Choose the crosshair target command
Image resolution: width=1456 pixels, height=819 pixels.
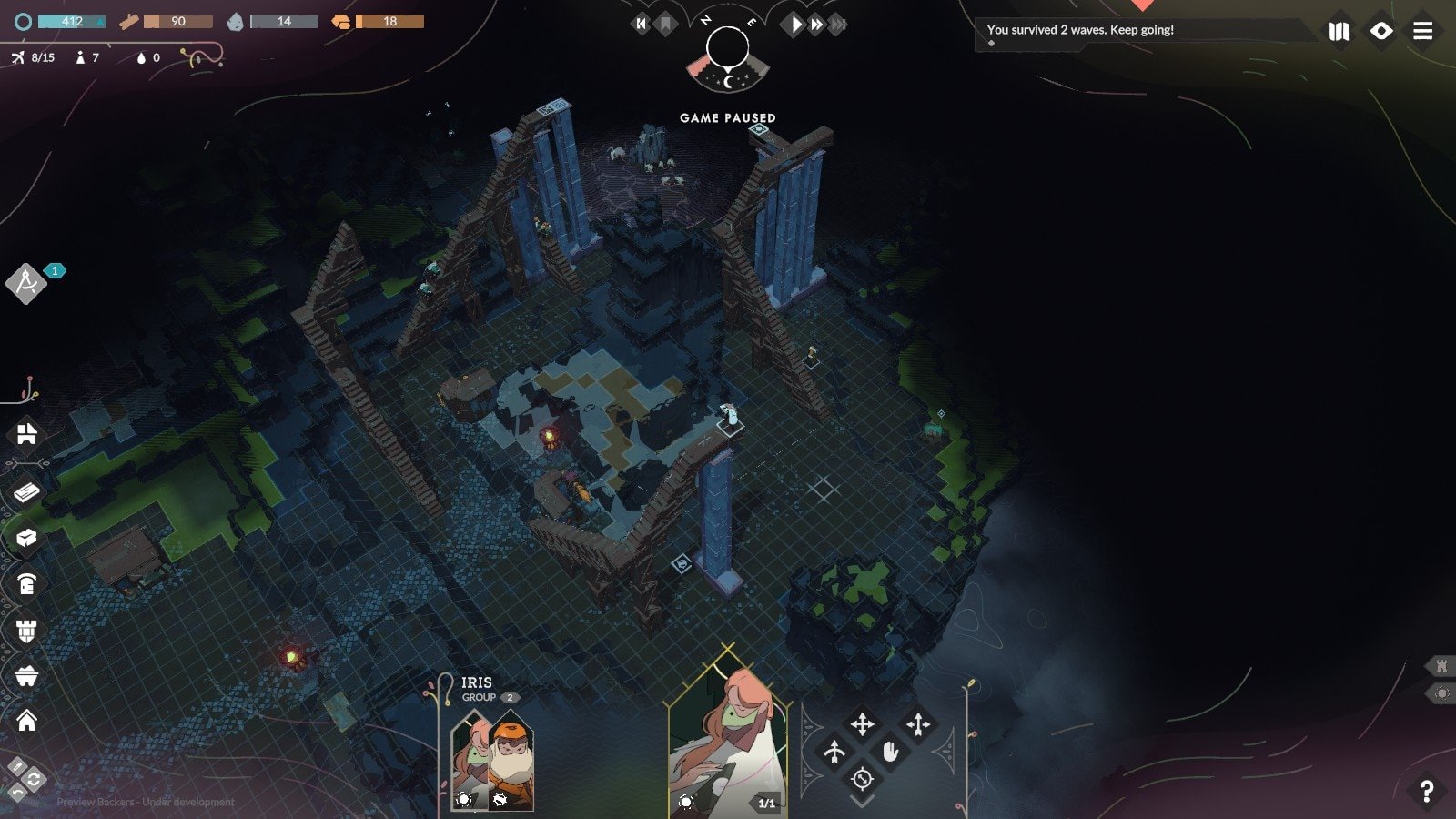(x=862, y=779)
